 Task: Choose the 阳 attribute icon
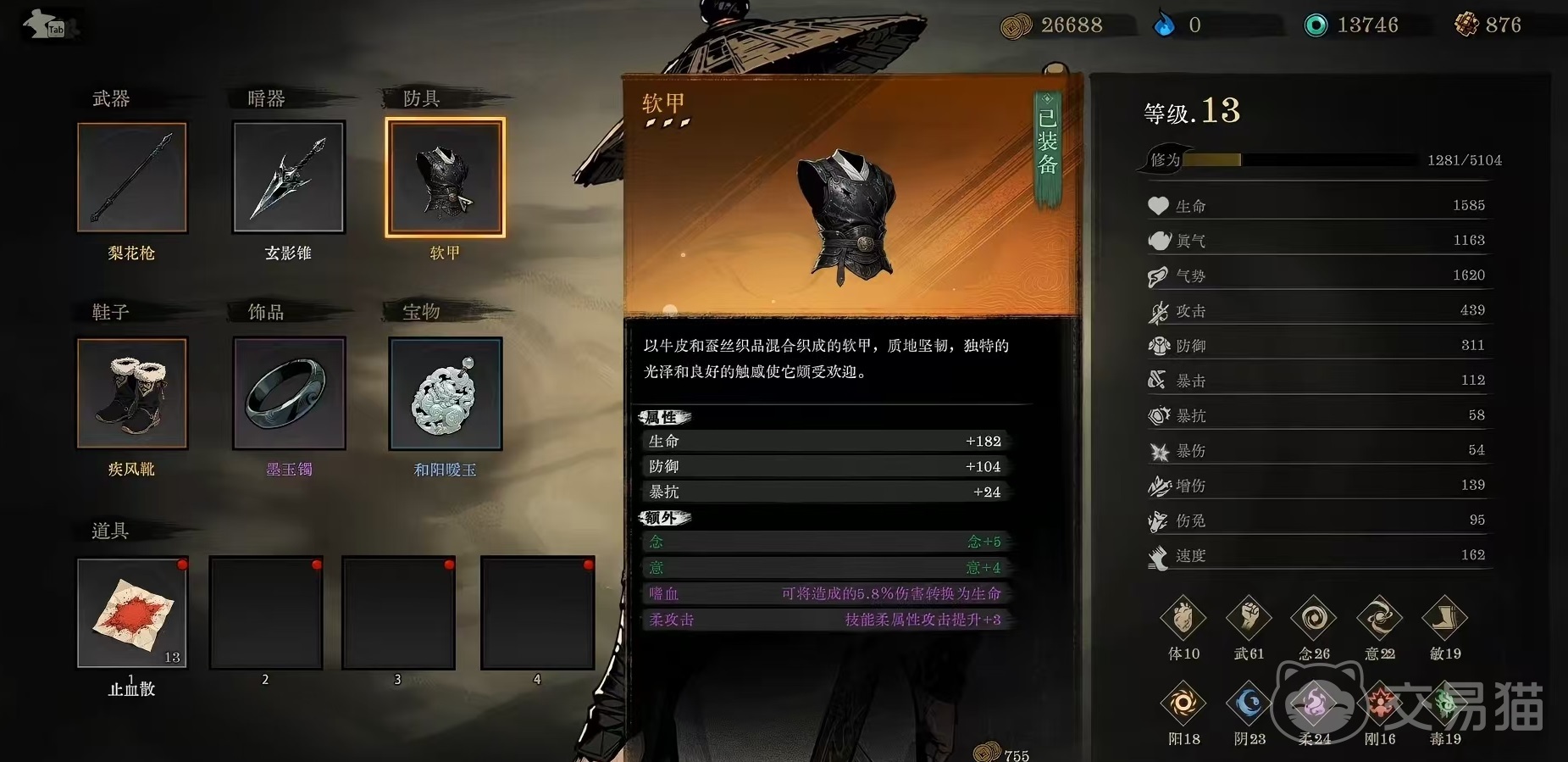1183,704
